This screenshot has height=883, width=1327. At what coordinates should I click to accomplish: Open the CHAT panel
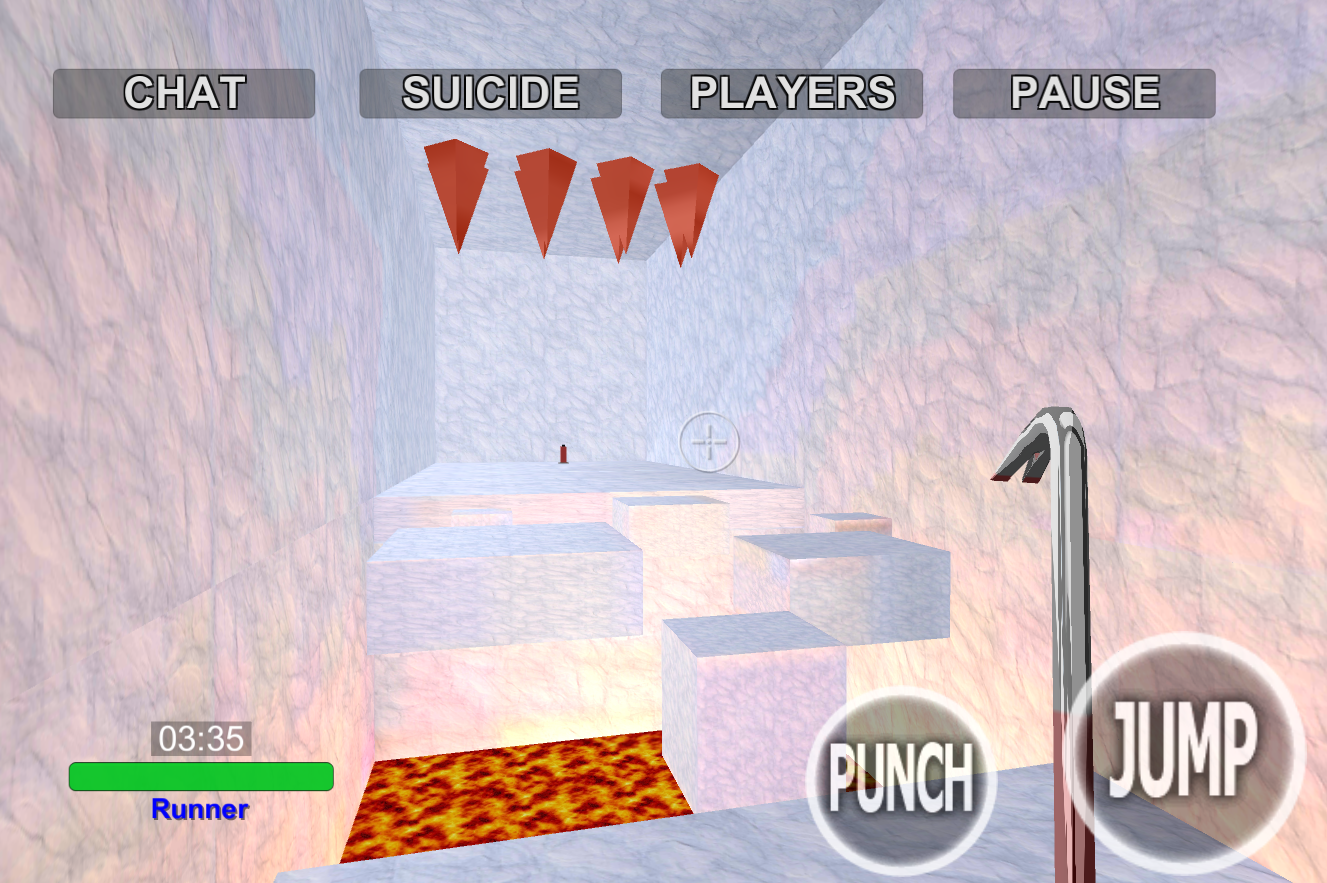pyautogui.click(x=184, y=92)
